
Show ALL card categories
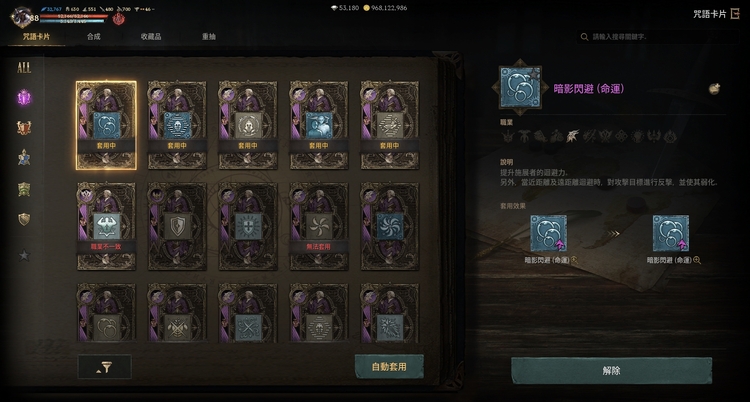(x=24, y=68)
